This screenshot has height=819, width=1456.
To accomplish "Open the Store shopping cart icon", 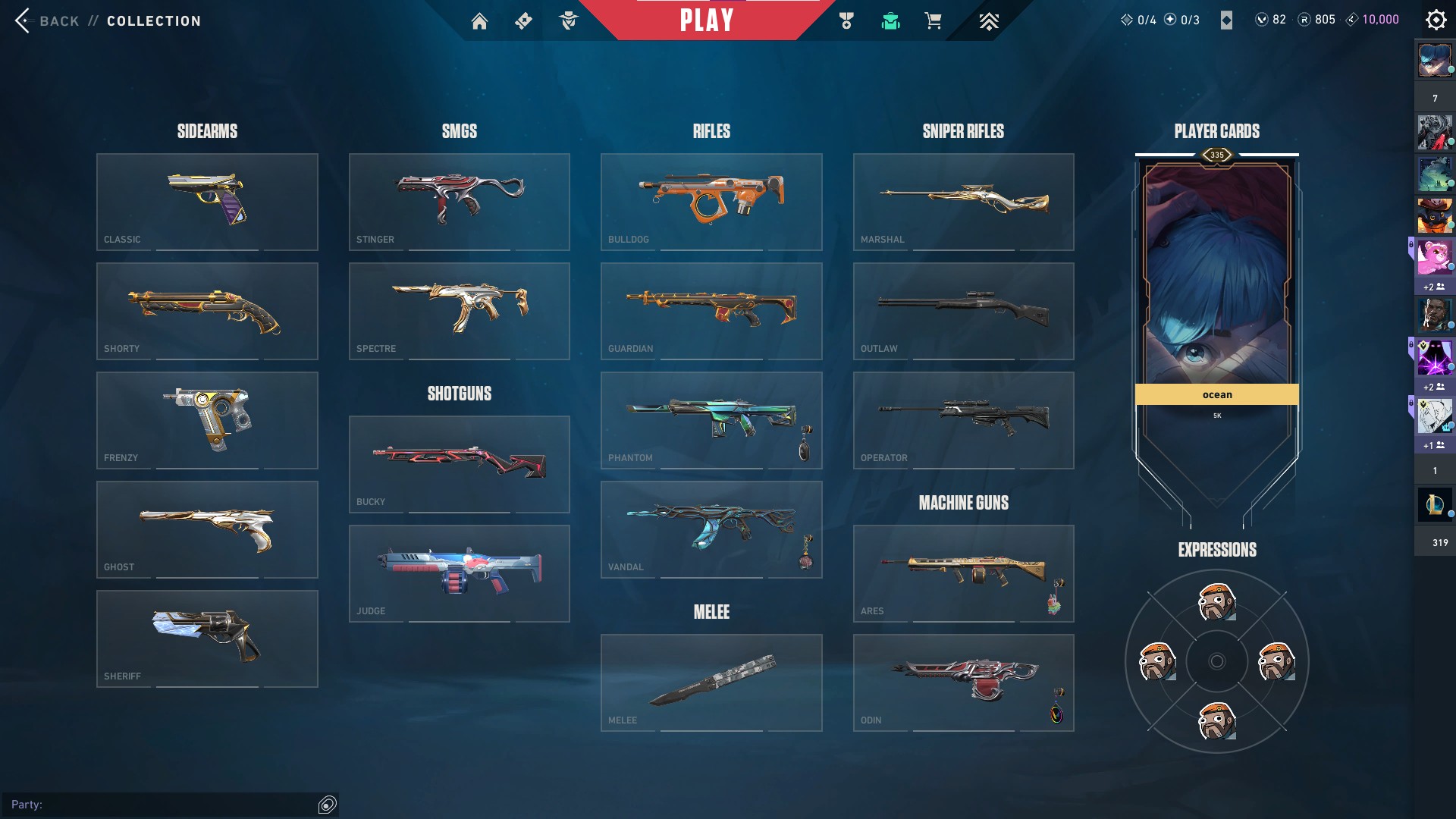I will coord(933,20).
